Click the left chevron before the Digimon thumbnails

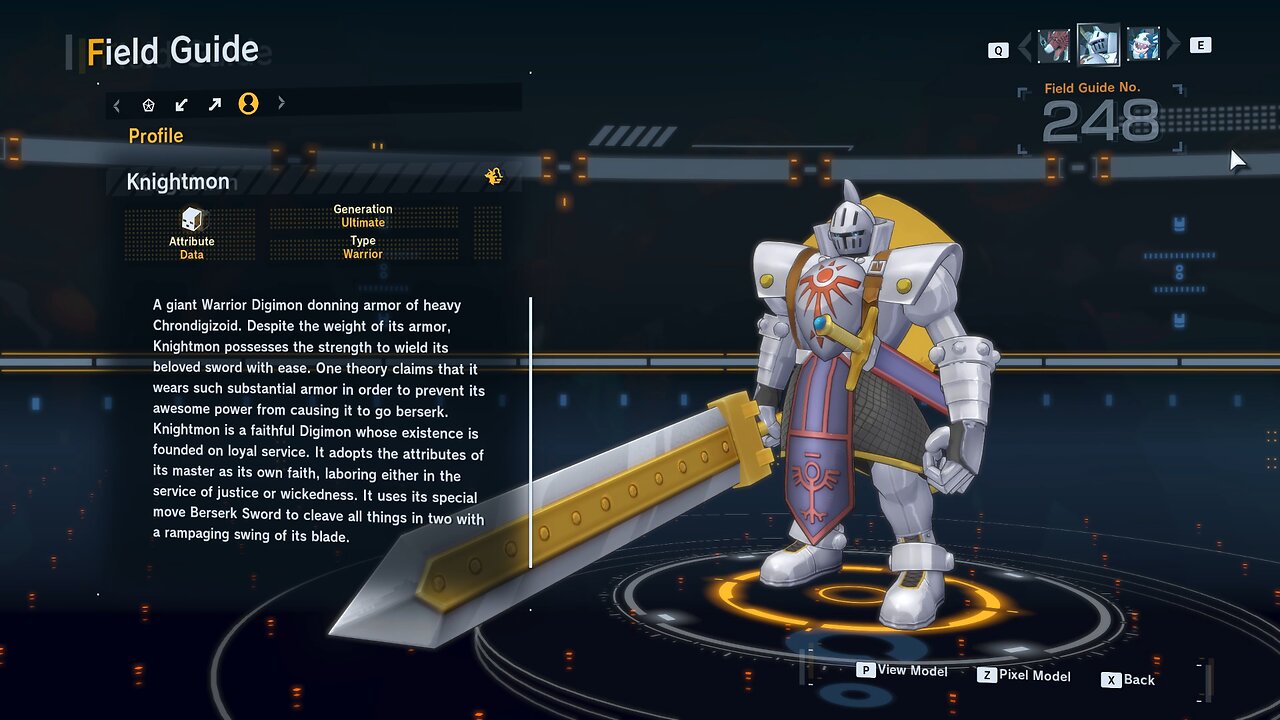point(1024,46)
